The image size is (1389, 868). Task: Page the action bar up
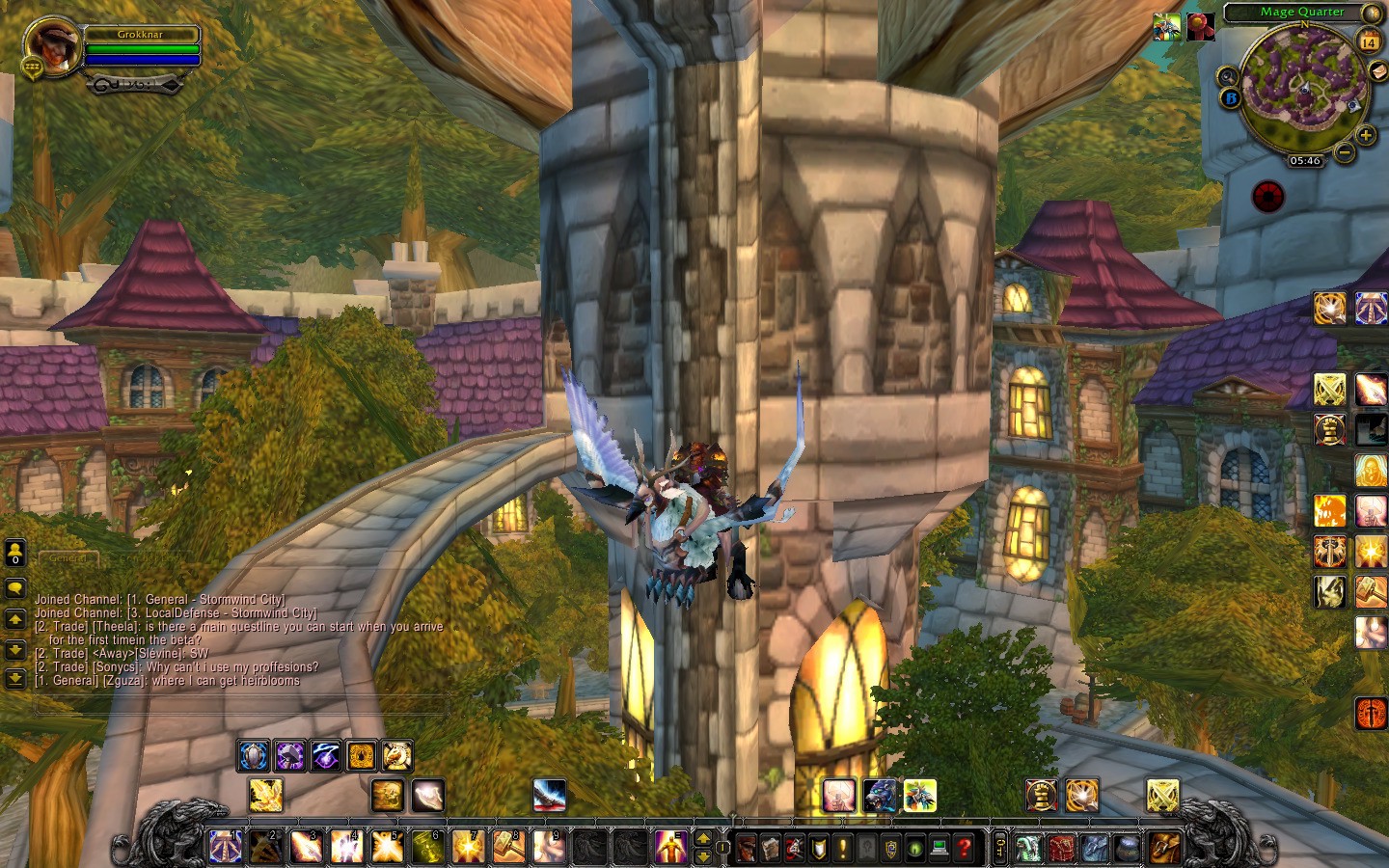click(703, 838)
